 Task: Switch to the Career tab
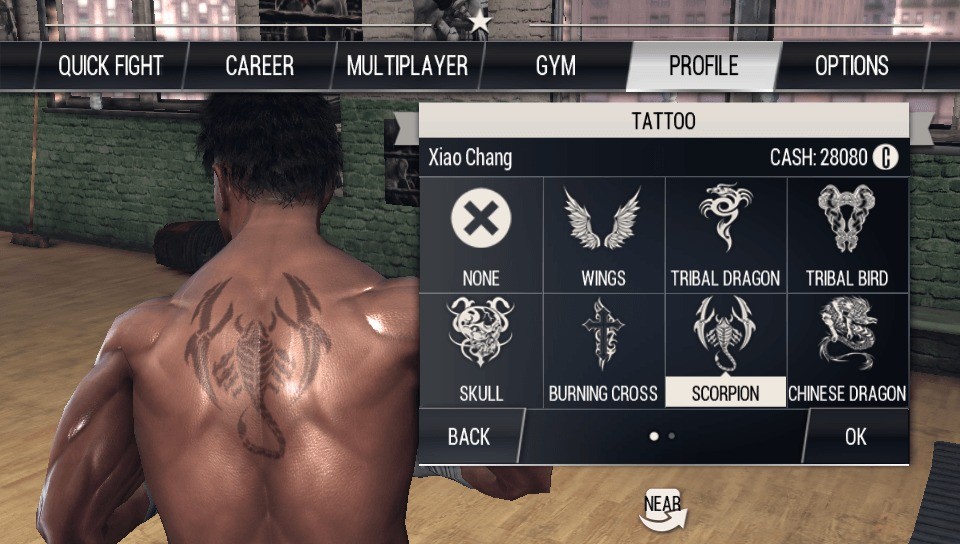point(259,67)
